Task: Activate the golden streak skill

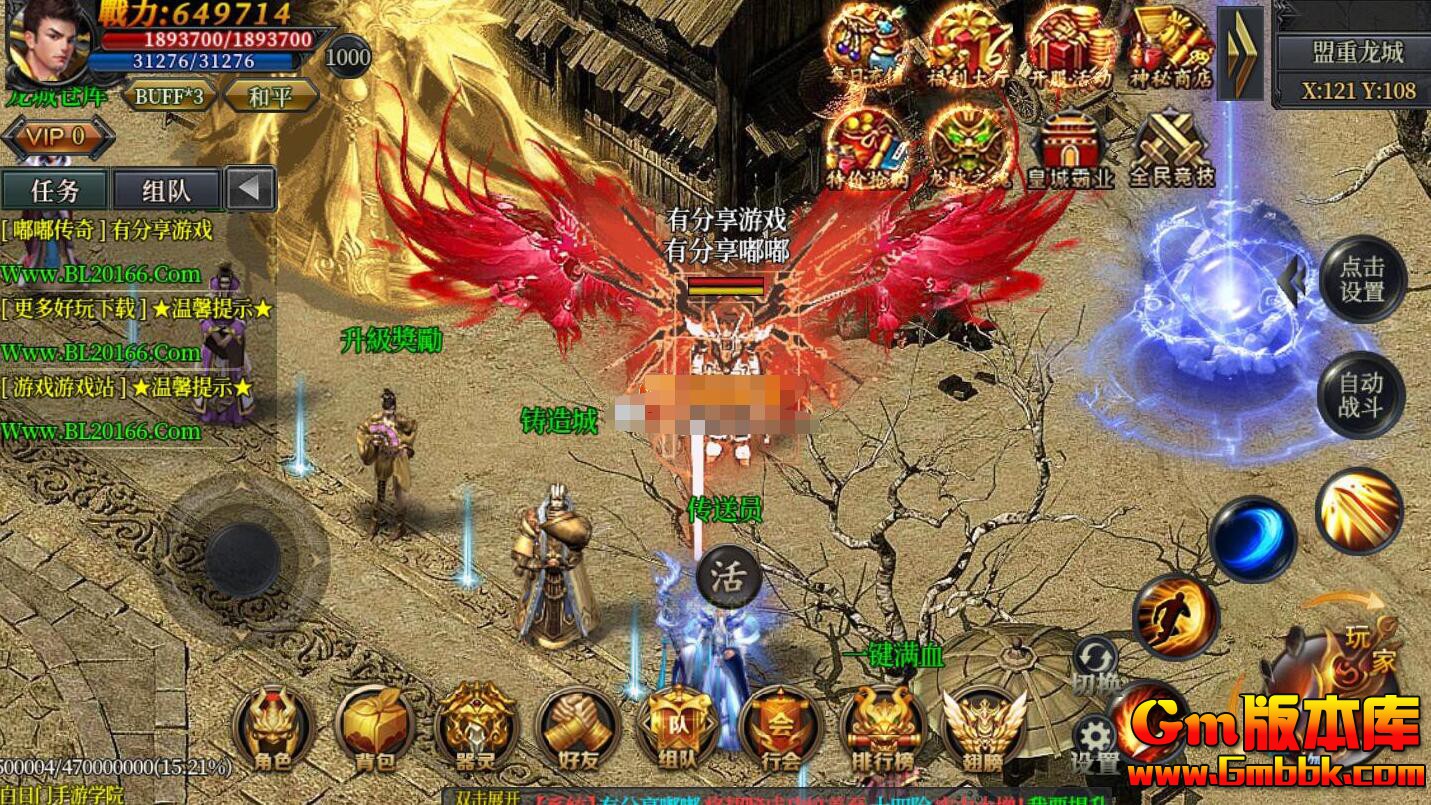Action: point(1359,511)
